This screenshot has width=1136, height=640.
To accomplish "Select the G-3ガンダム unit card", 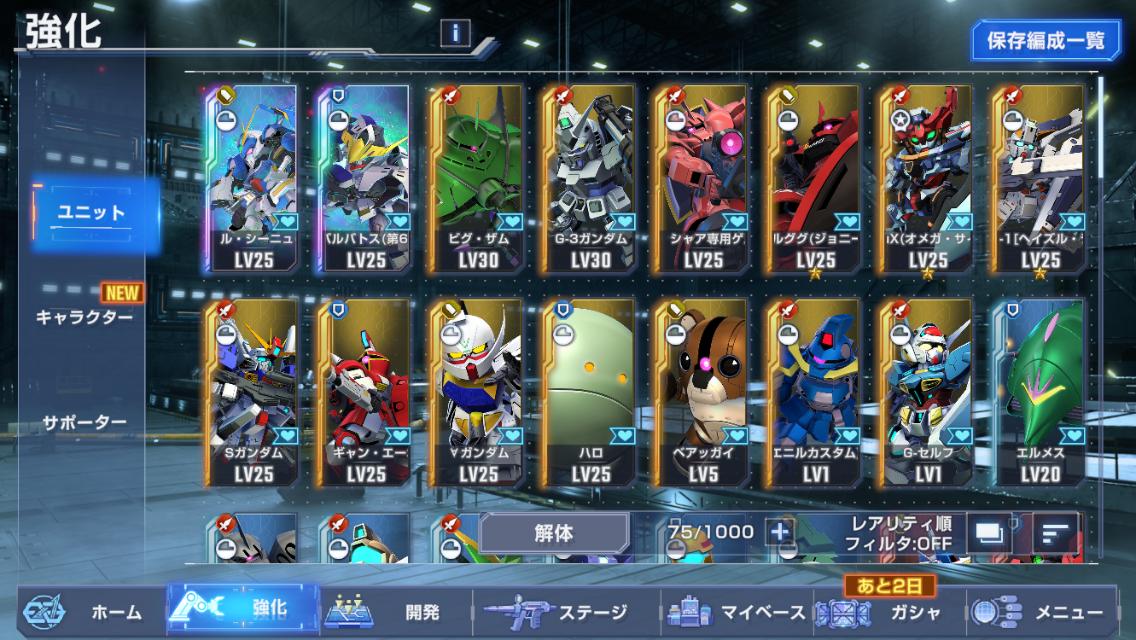I will (591, 178).
